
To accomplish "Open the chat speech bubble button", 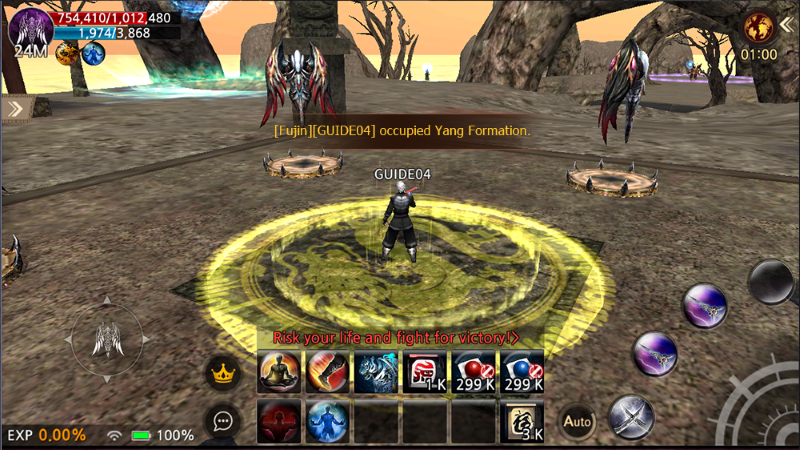I will 223,421.
